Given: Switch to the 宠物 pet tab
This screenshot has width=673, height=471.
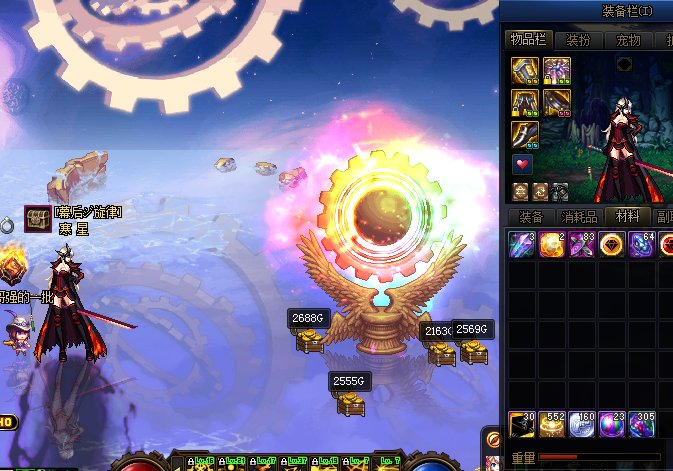Looking at the screenshot, I should [x=627, y=40].
